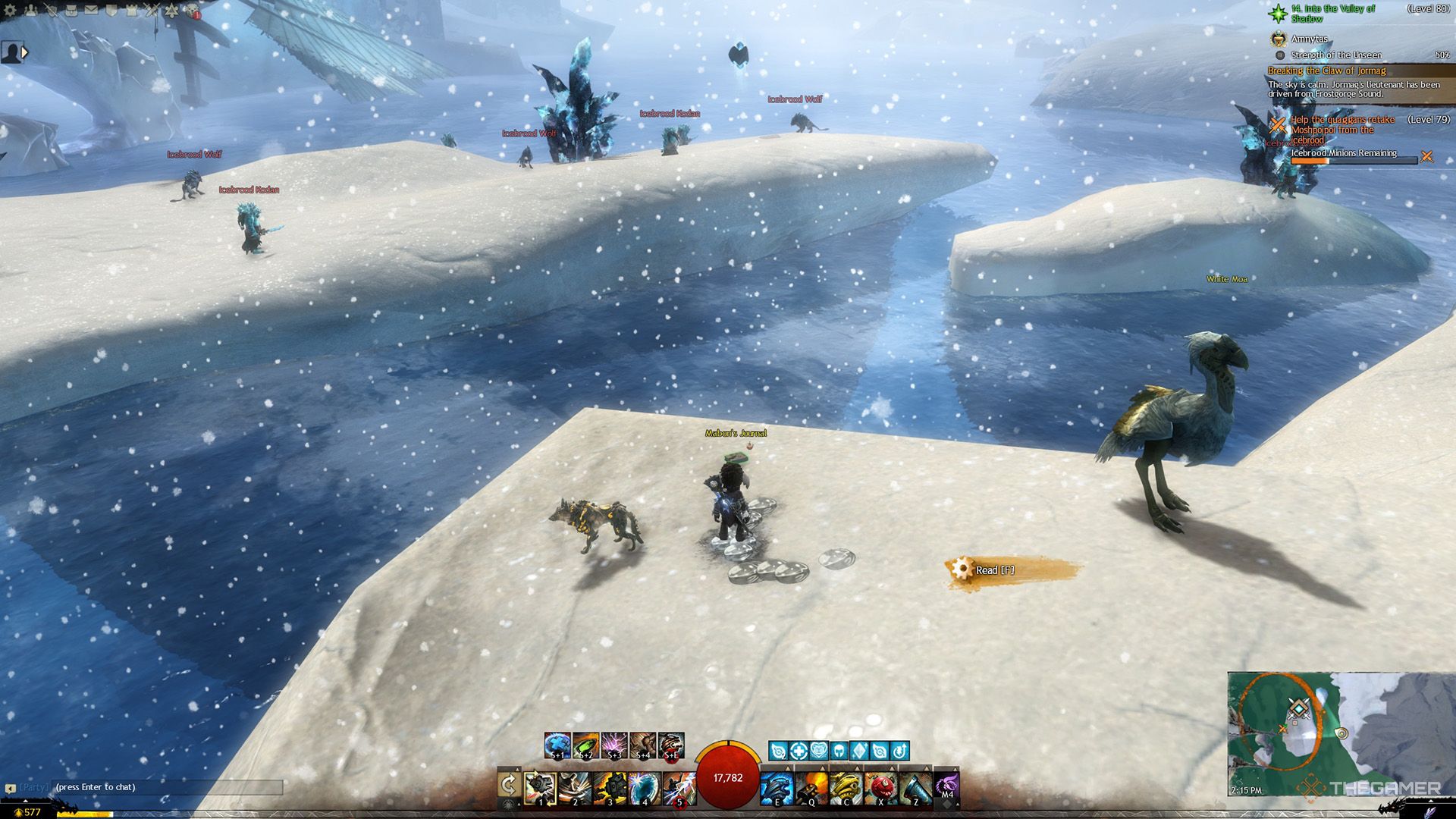Activate weapon skill 1 on the hotbar
1456x819 pixels.
541,788
